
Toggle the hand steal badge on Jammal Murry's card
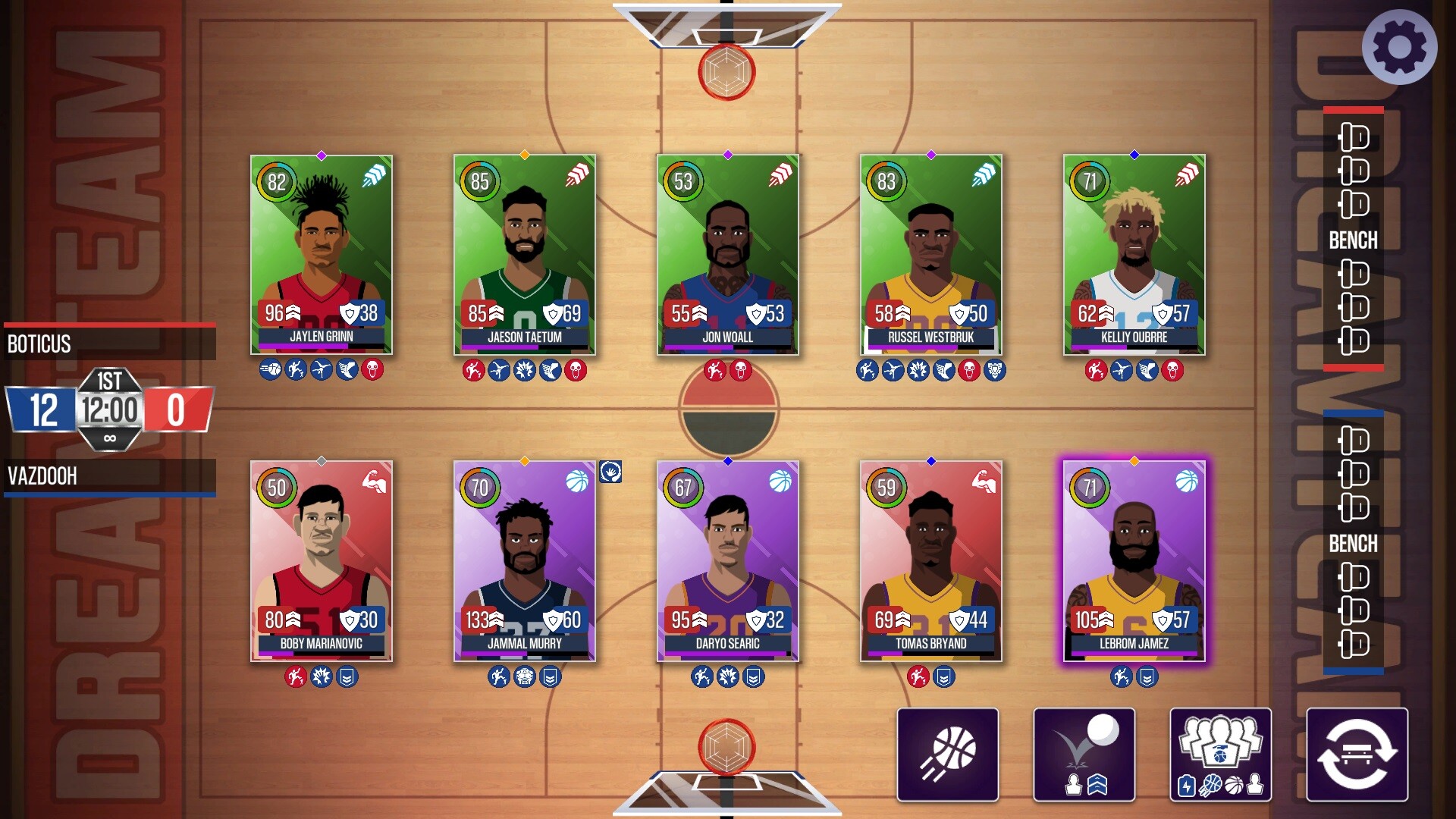click(x=611, y=471)
